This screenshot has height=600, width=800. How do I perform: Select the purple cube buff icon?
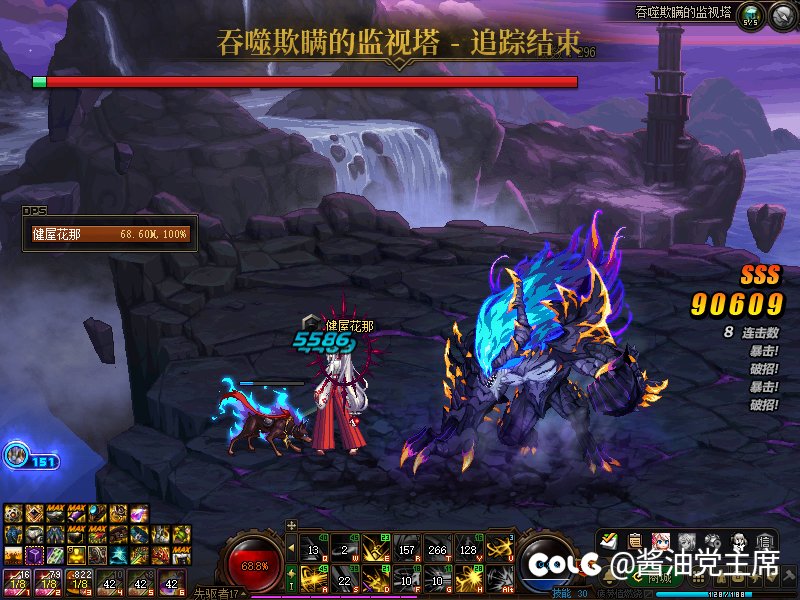click(x=34, y=554)
